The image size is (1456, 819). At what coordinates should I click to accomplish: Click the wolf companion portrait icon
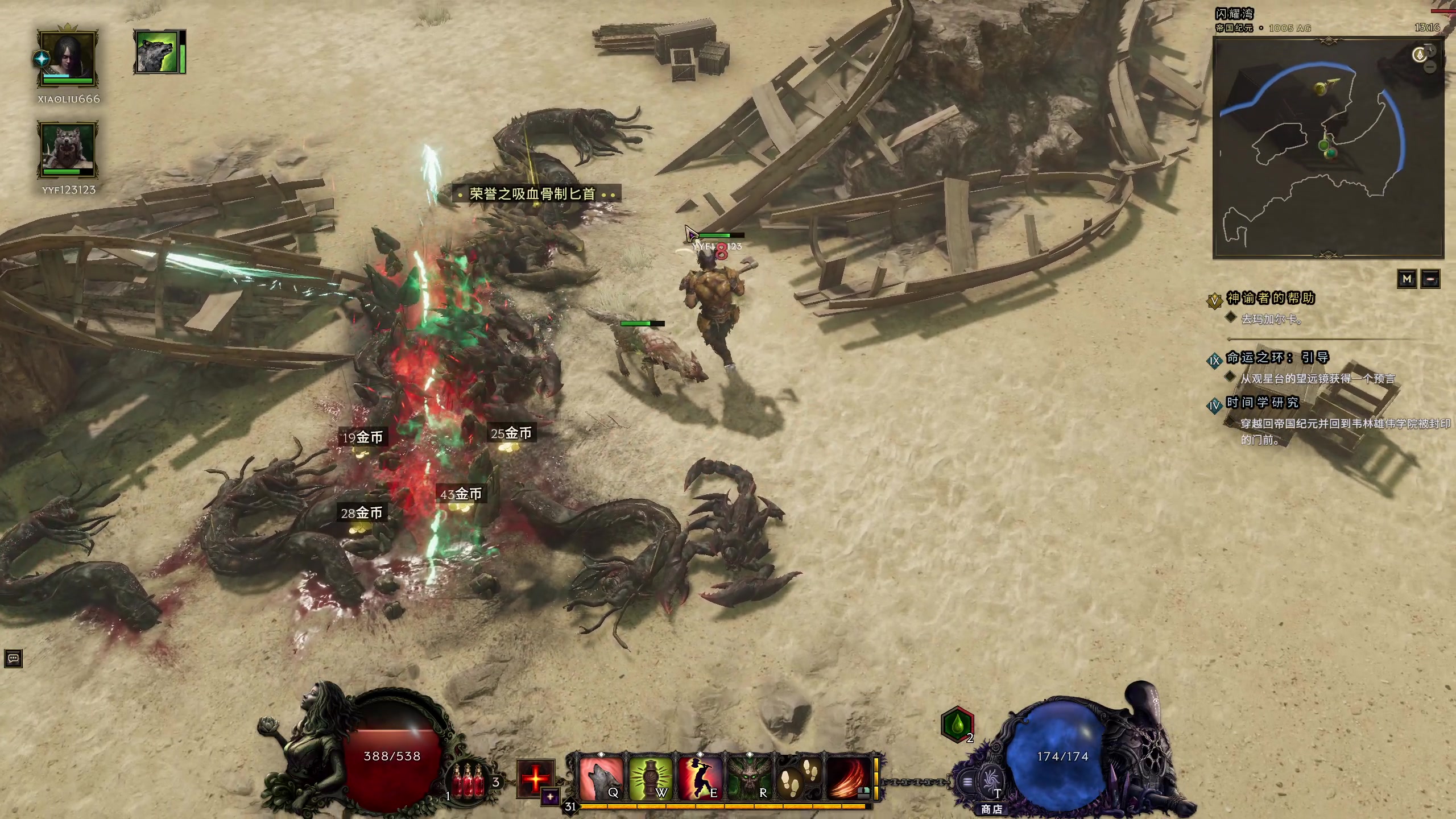point(156,52)
